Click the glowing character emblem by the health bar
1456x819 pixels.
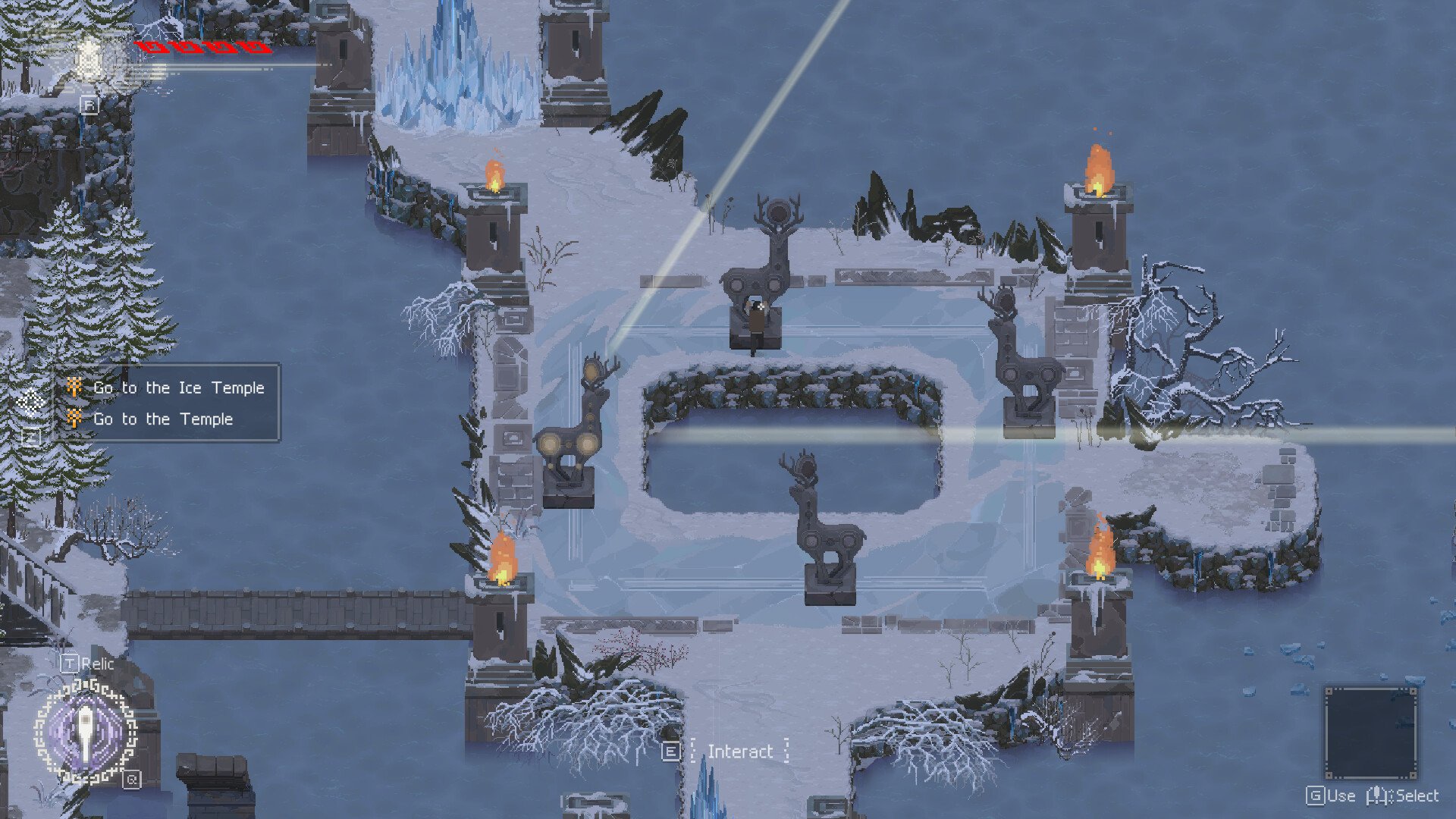tap(90, 57)
